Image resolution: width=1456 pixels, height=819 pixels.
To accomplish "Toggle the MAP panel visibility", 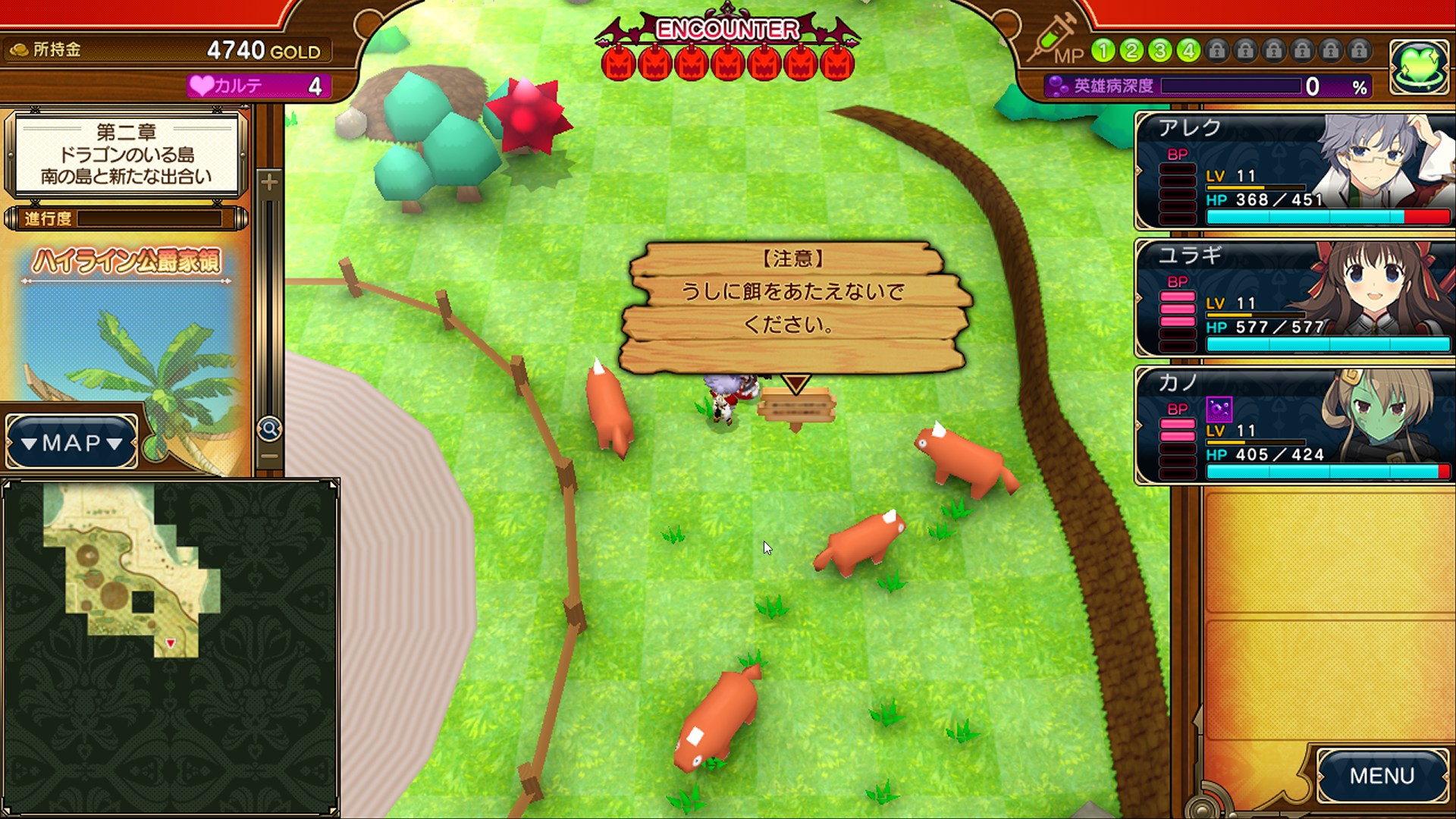I will coord(70,443).
